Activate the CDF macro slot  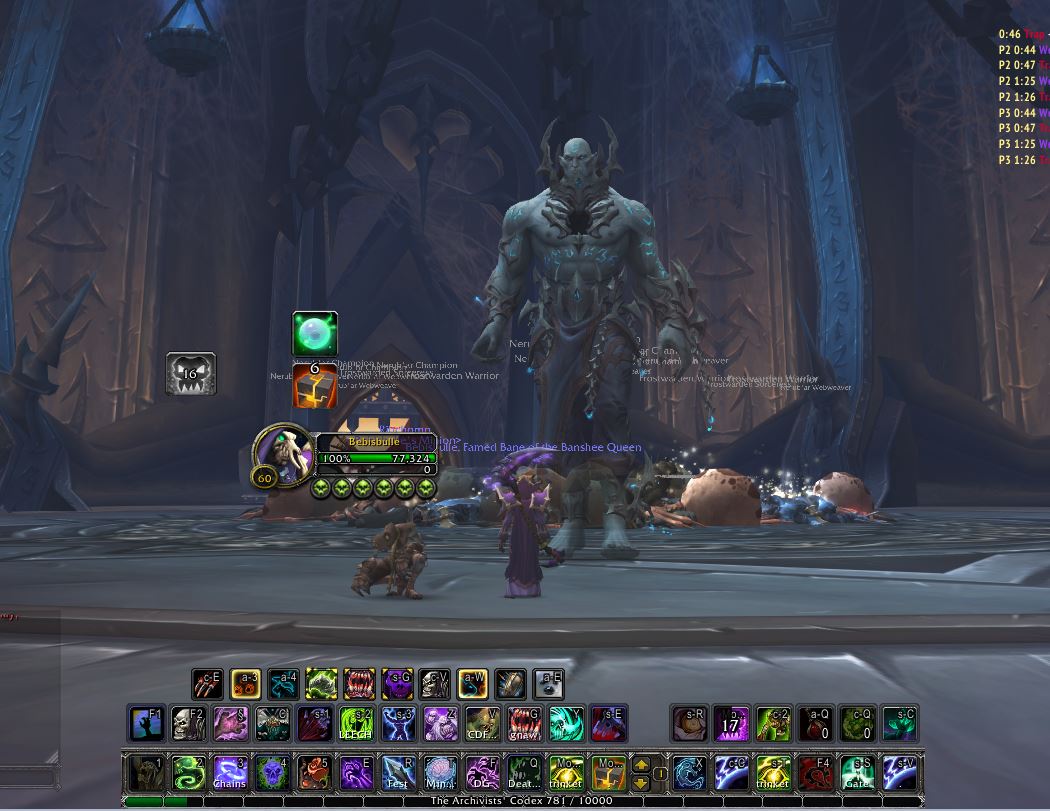tap(482, 723)
